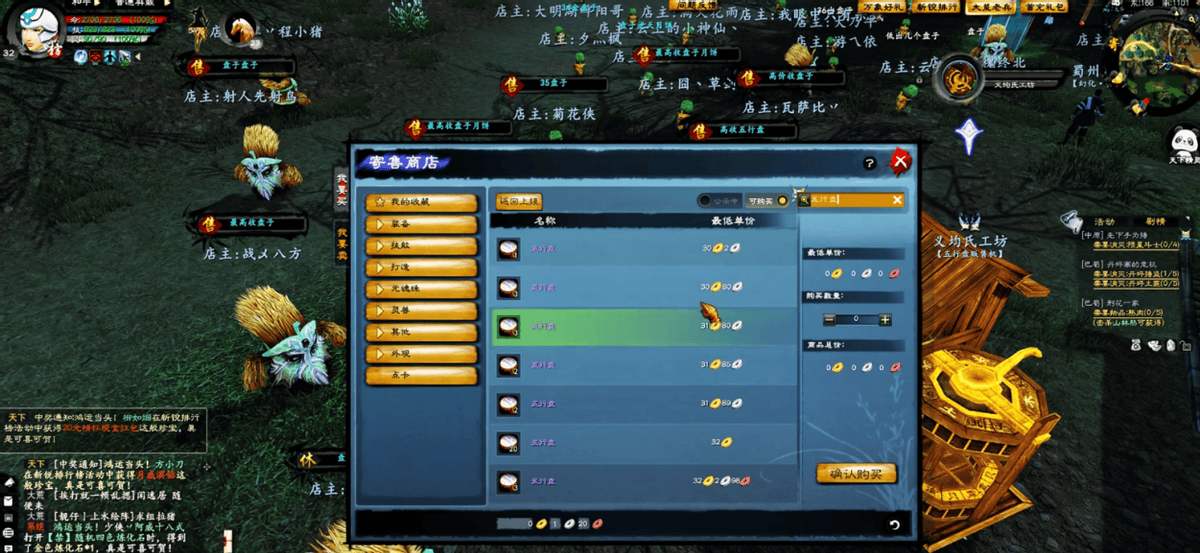Expand the 外观 appearance category
Image resolution: width=1200 pixels, height=553 pixels.
pos(421,353)
